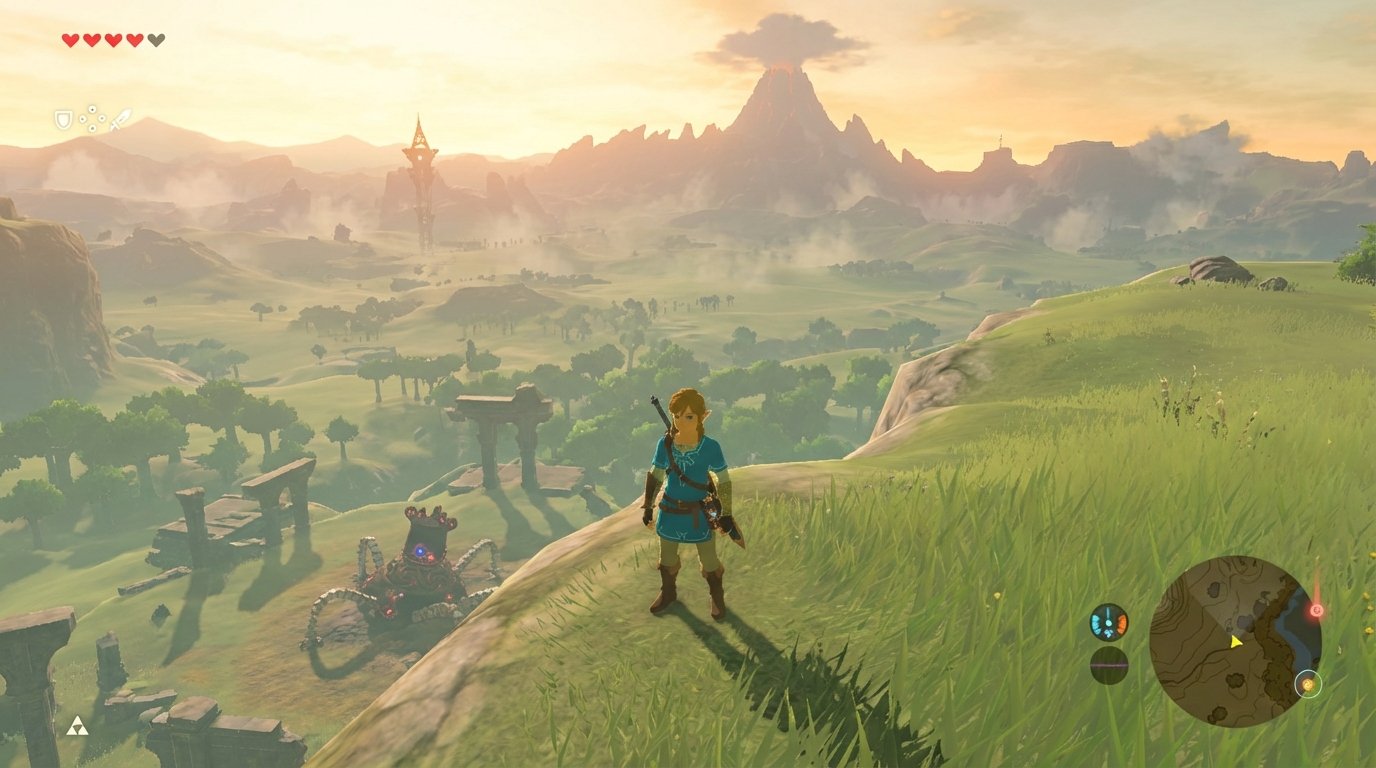1376x768 pixels.
Task: Select the noise meter indicator
Action: [x=1108, y=663]
